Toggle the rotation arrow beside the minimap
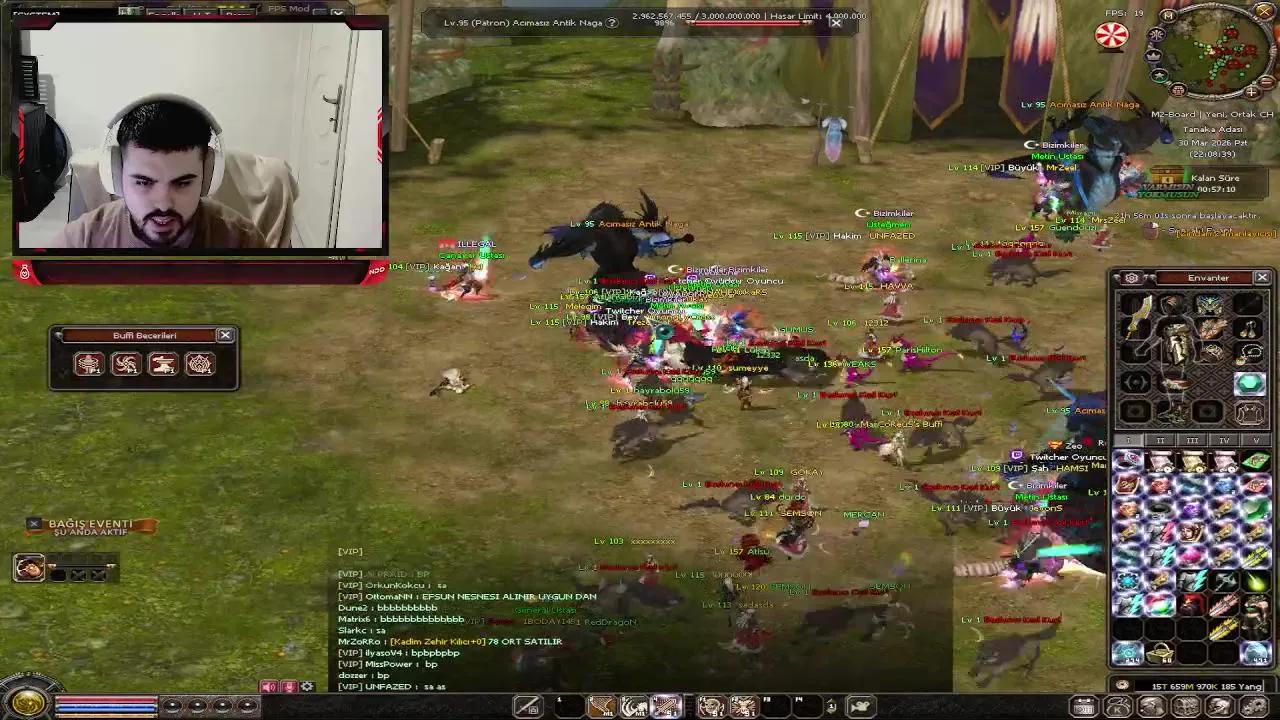The height and width of the screenshot is (720, 1280). coord(1156,34)
